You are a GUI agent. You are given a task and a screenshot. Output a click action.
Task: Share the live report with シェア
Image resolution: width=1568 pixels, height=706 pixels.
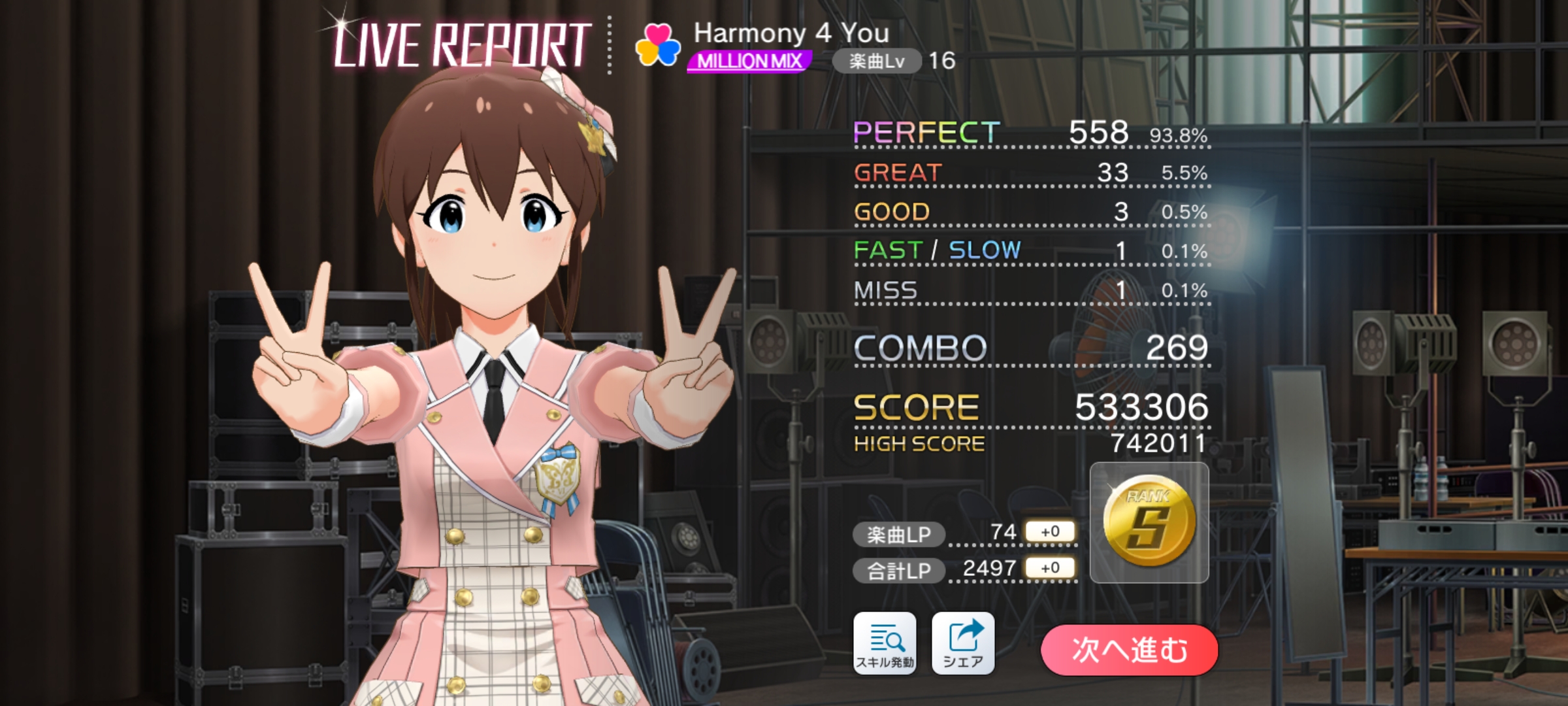click(x=963, y=643)
